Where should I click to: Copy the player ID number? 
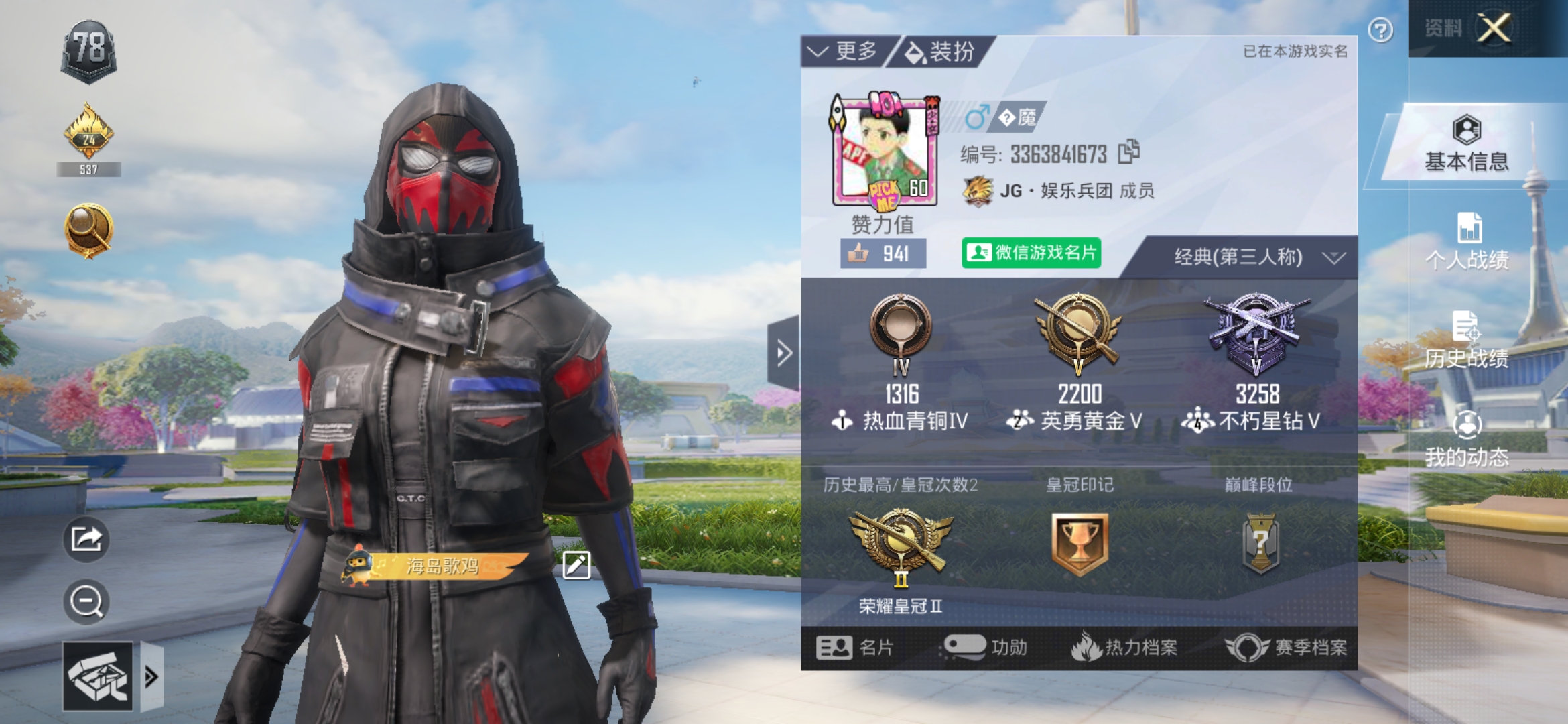click(x=1129, y=152)
